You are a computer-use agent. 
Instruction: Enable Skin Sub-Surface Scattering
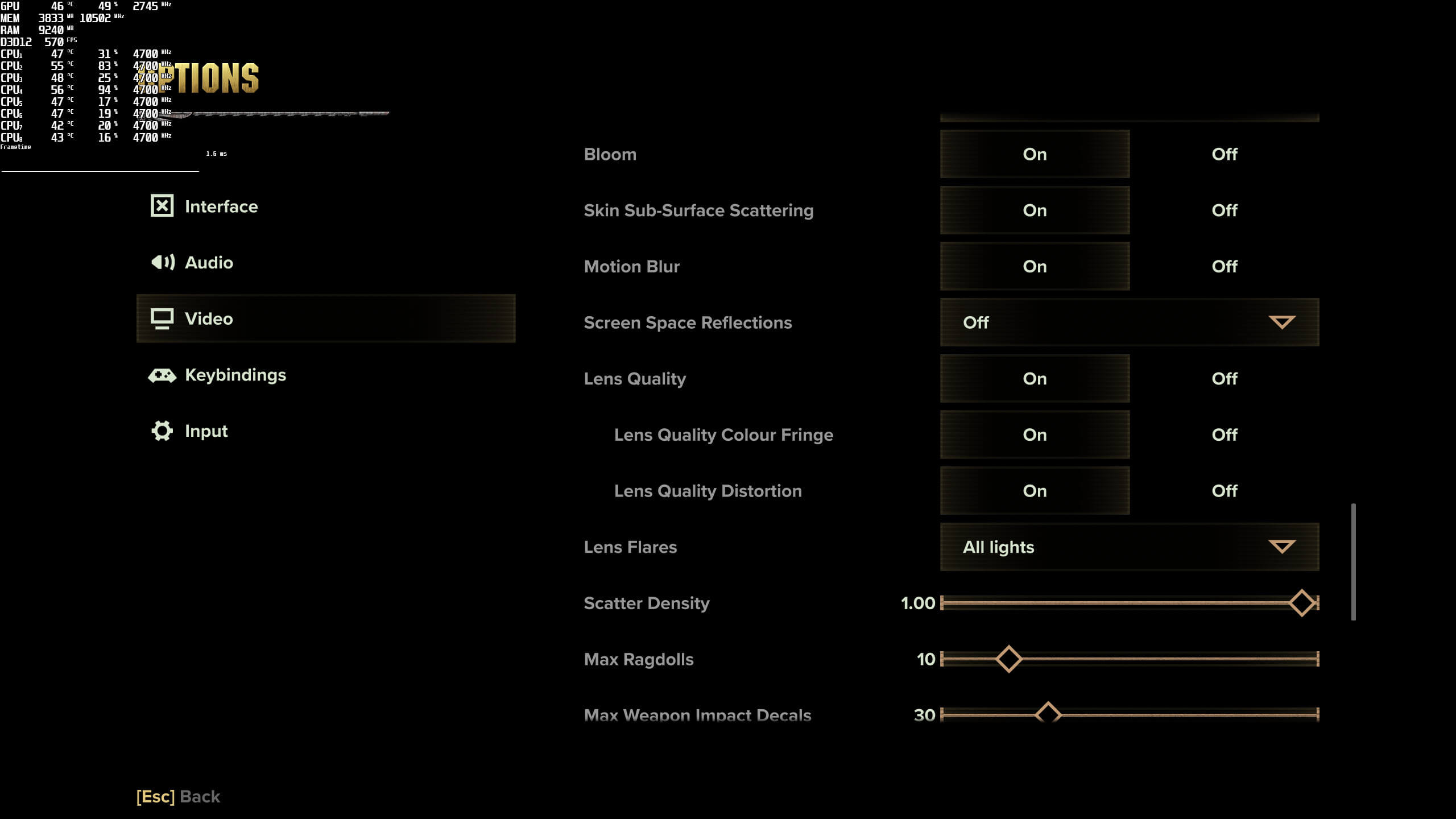point(1035,210)
